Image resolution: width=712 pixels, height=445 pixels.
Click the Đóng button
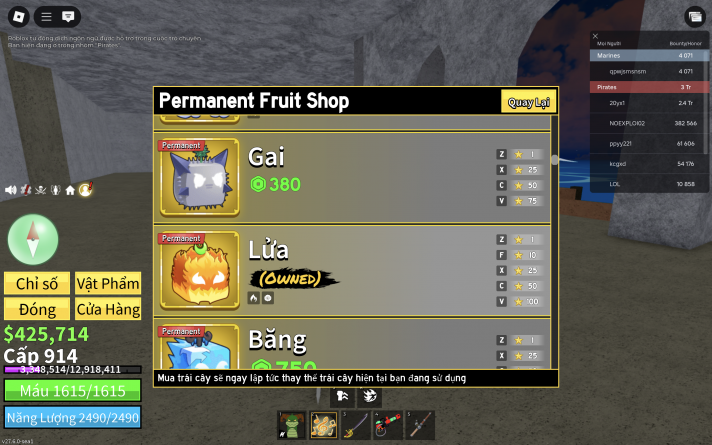point(37,309)
